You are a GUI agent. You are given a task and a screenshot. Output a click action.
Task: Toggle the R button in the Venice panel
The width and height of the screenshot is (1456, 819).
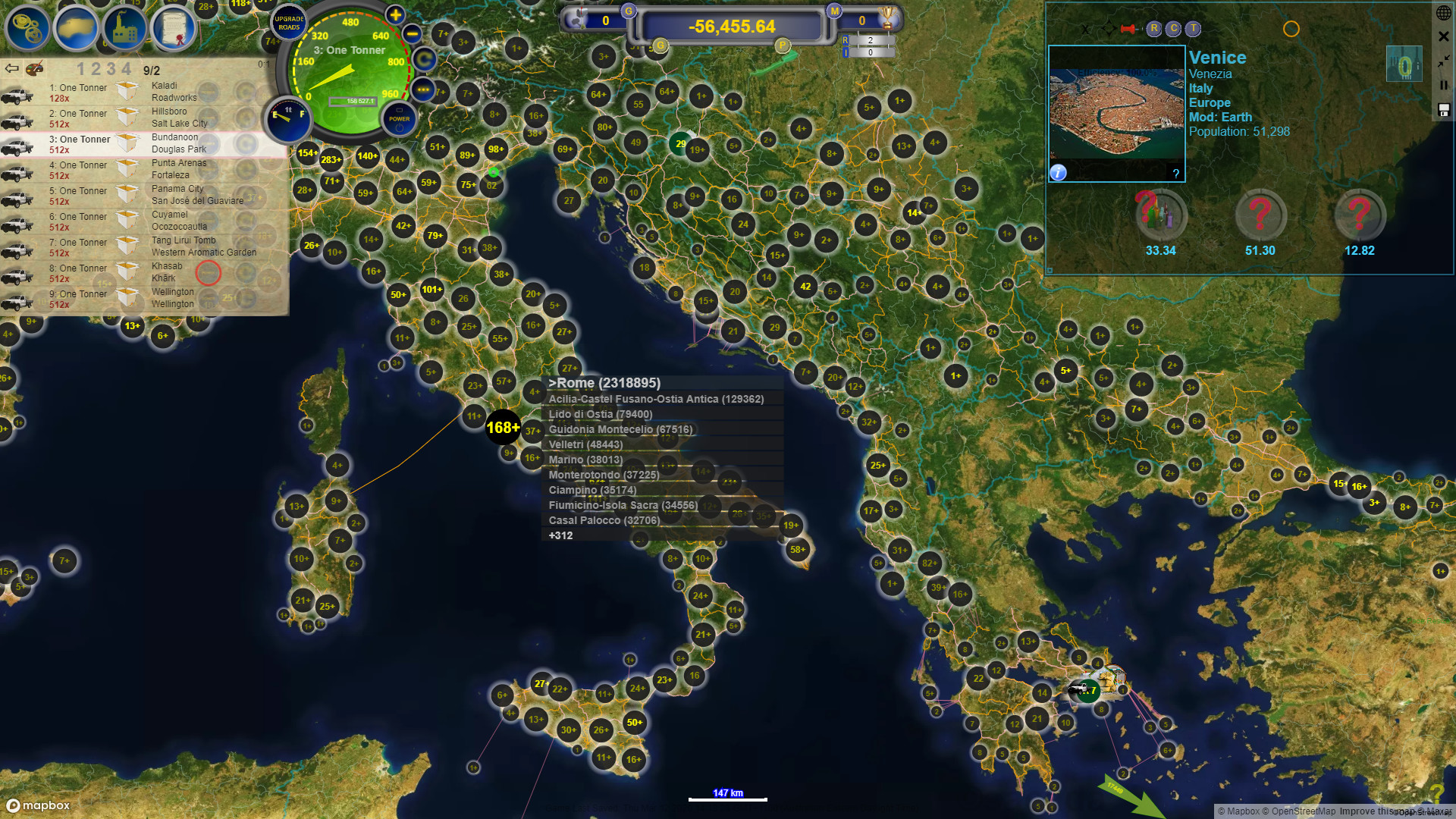point(1154,28)
